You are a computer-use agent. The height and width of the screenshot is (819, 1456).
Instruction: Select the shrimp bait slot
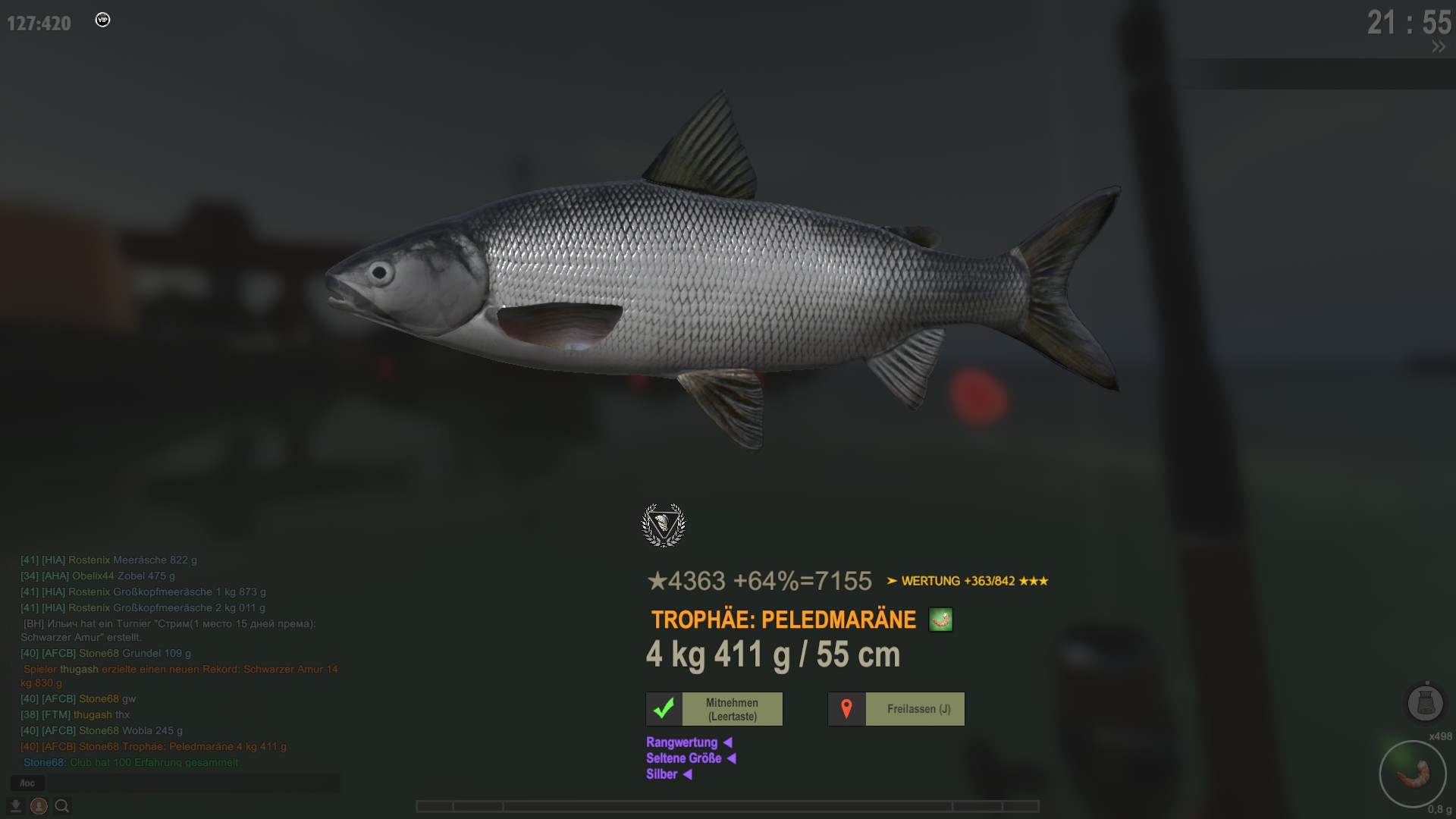1413,774
